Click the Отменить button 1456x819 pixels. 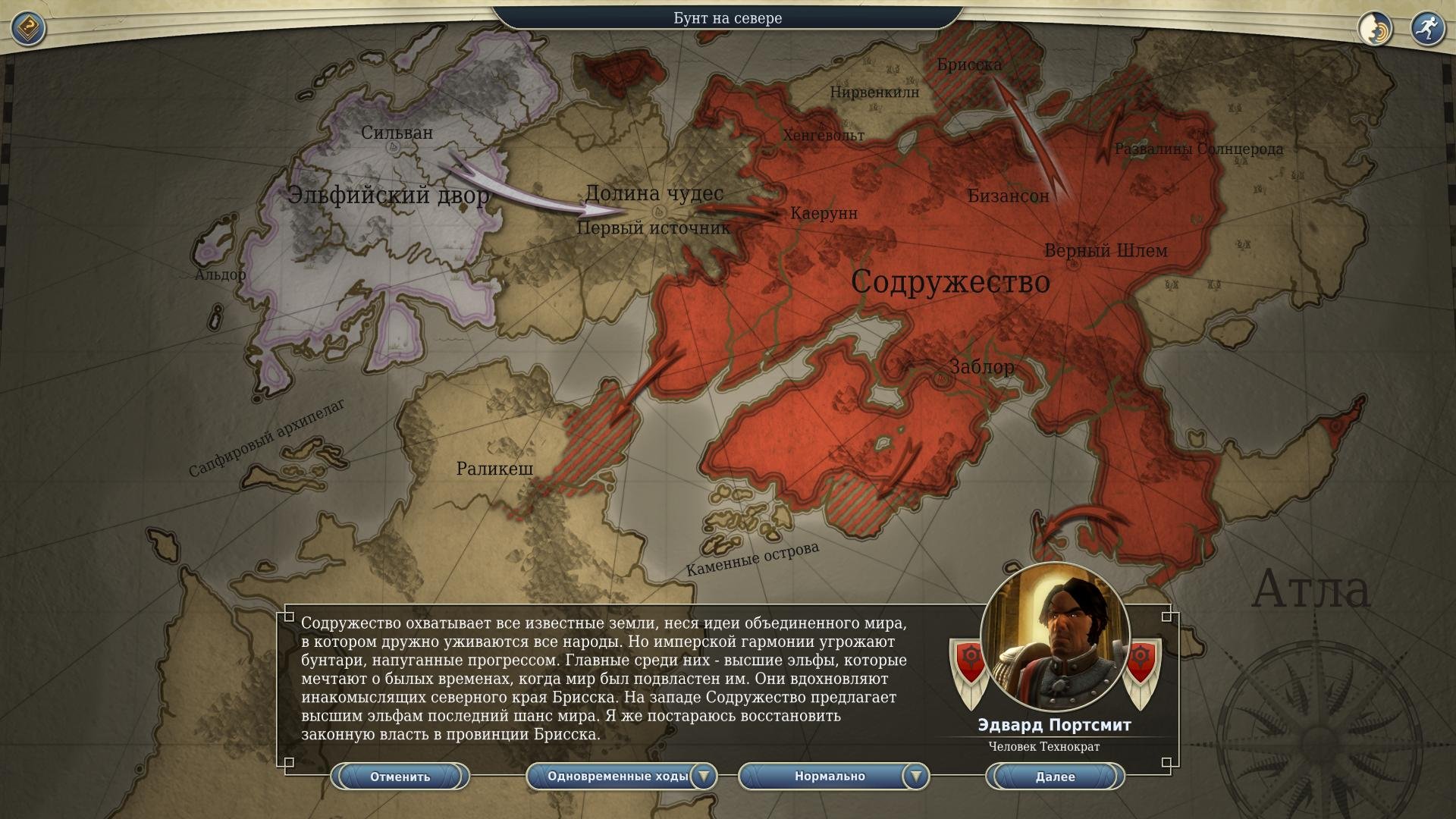[x=400, y=777]
